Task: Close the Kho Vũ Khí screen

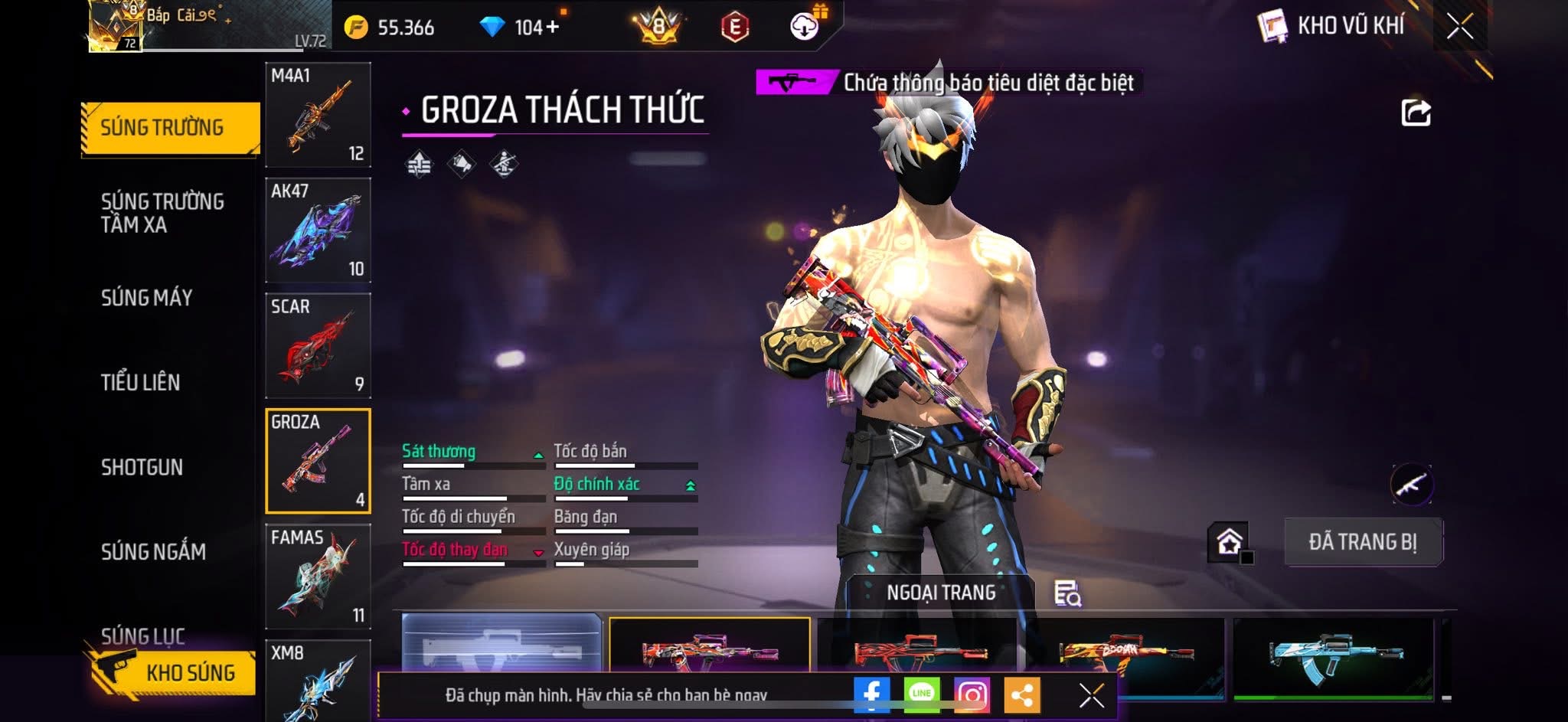Action: pos(1459,27)
